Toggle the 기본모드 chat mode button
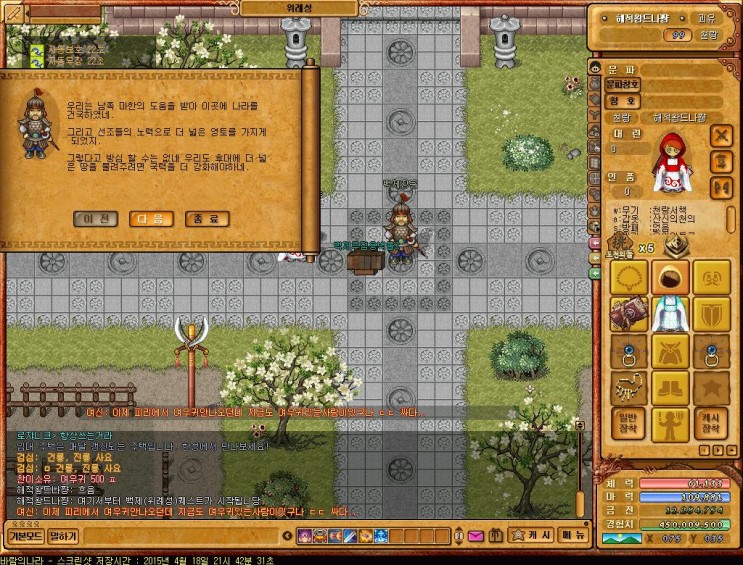 [x=23, y=537]
